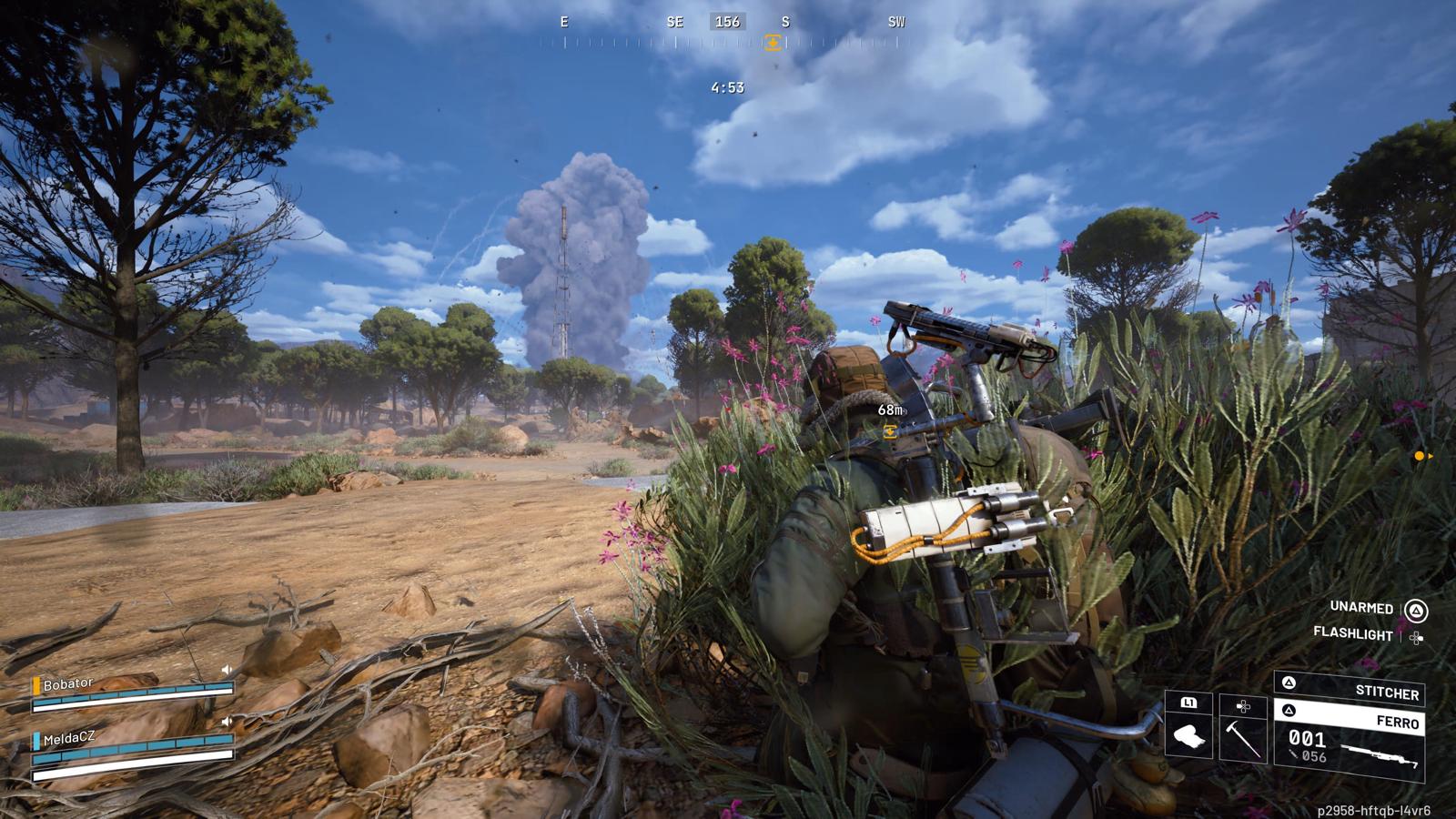Select teammate MeldaCZ's squad entry

click(132, 746)
